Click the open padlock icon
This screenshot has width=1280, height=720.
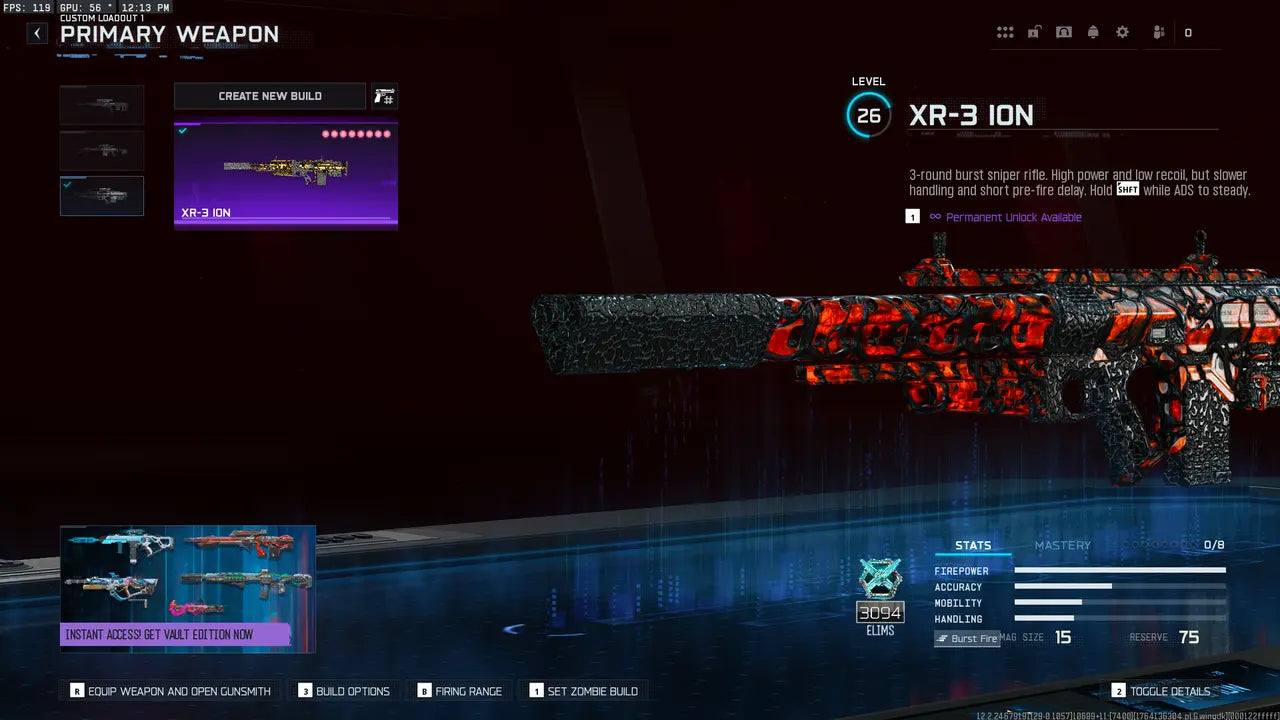(x=1034, y=33)
